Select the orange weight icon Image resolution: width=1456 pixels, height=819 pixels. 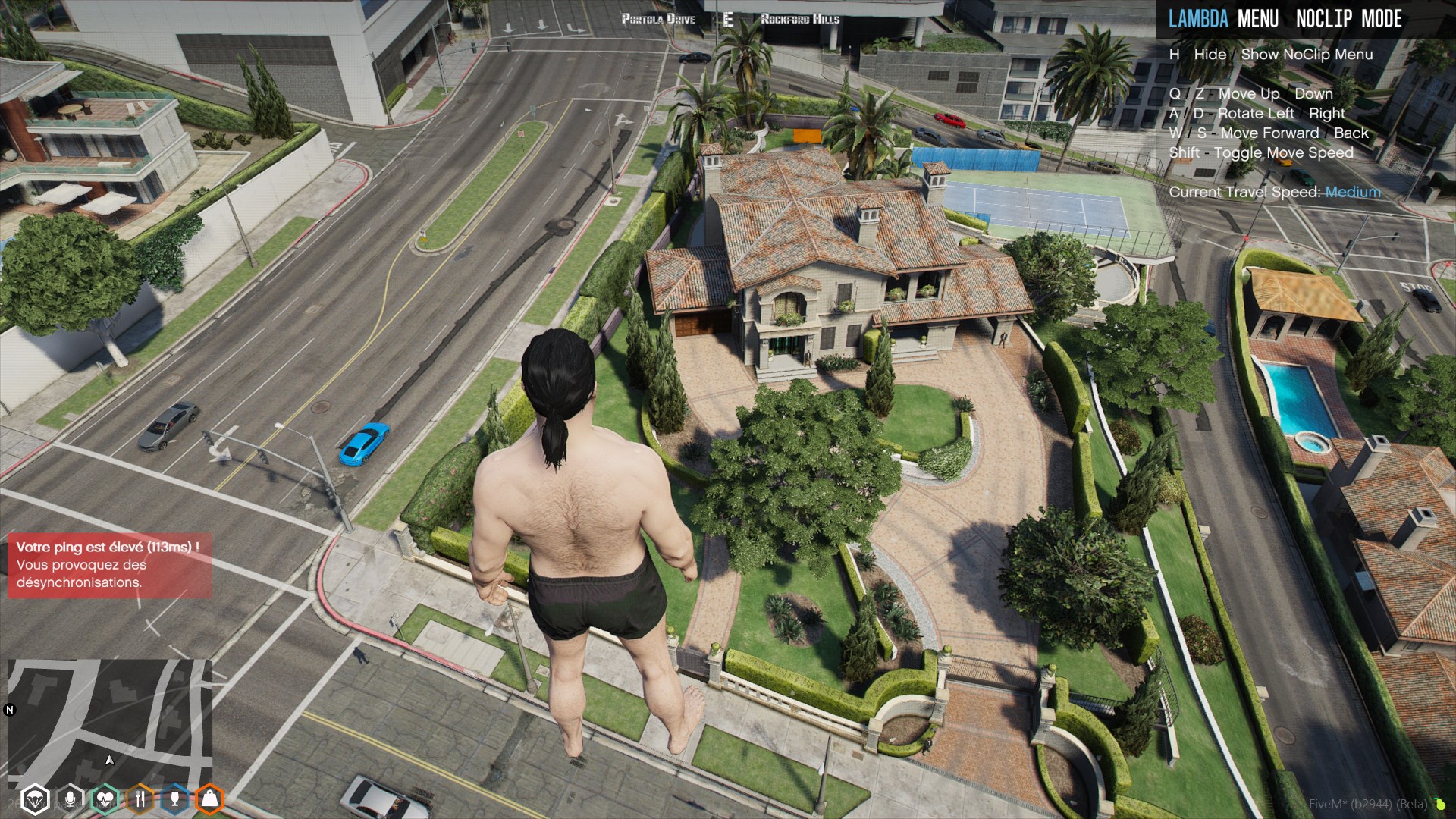click(x=209, y=799)
